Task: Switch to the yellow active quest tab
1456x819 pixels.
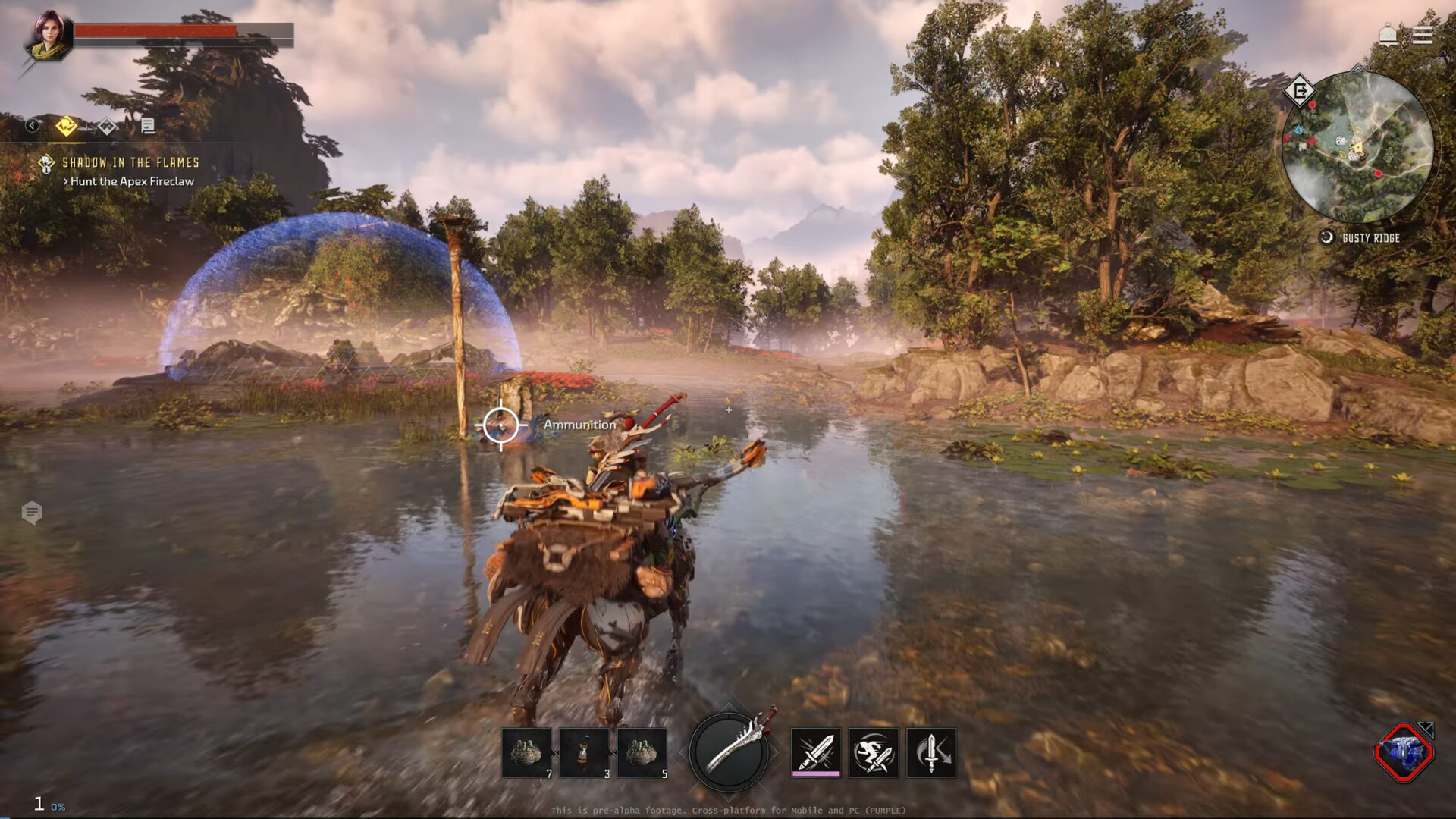Action: [67, 126]
